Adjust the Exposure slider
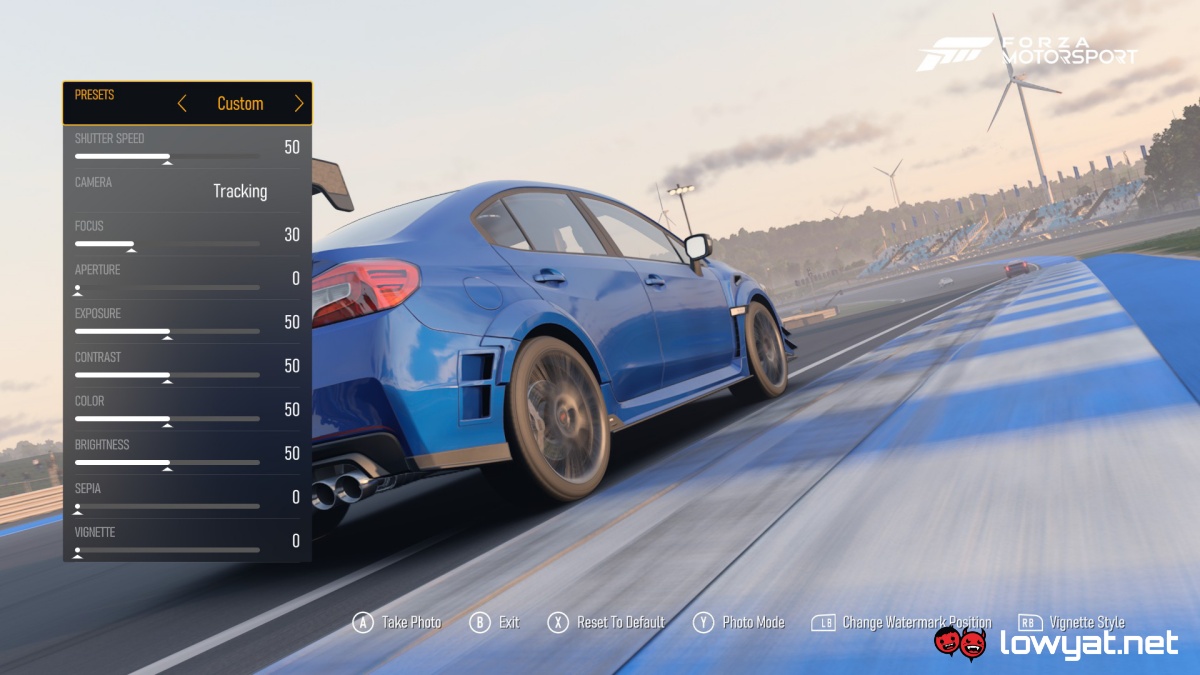 [167, 332]
